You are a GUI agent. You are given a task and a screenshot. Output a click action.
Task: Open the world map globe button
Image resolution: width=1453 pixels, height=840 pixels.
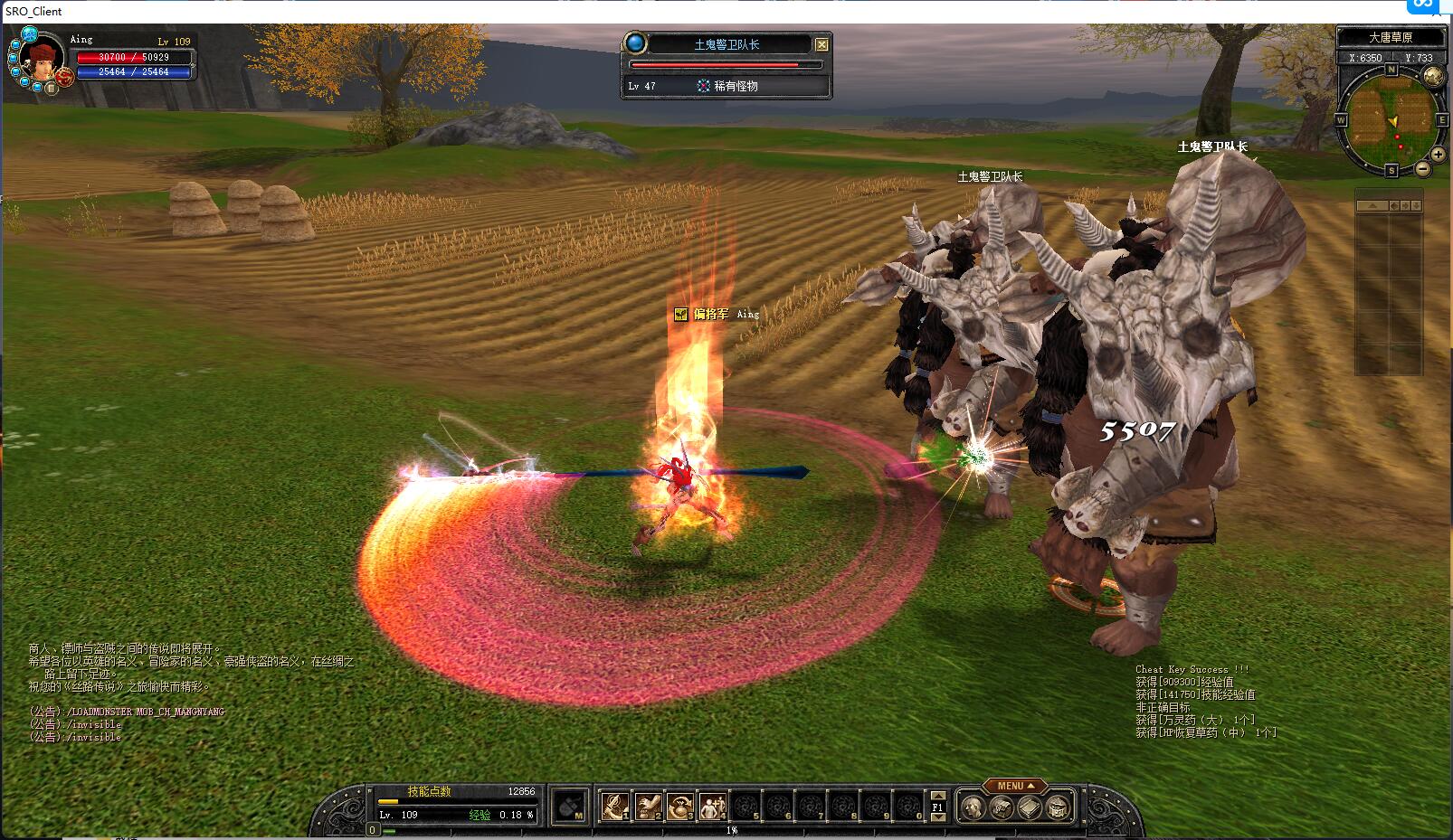[1432, 77]
